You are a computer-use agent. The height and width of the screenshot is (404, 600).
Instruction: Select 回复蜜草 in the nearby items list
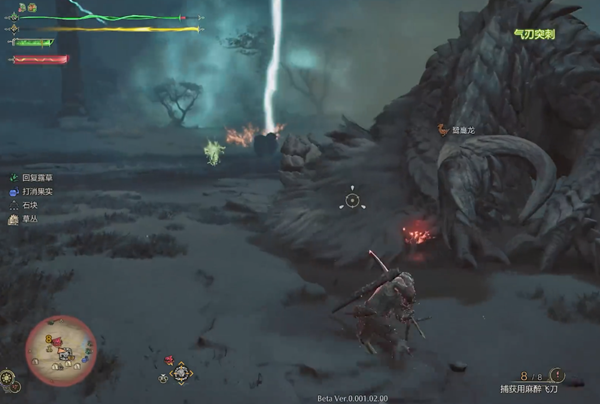point(38,174)
